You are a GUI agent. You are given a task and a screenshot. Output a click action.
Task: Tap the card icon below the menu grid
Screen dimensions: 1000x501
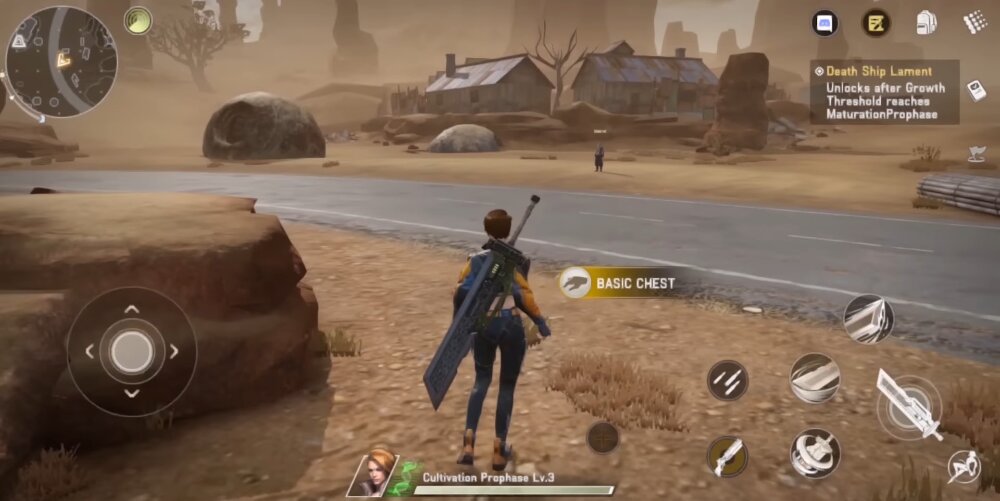pyautogui.click(x=975, y=90)
